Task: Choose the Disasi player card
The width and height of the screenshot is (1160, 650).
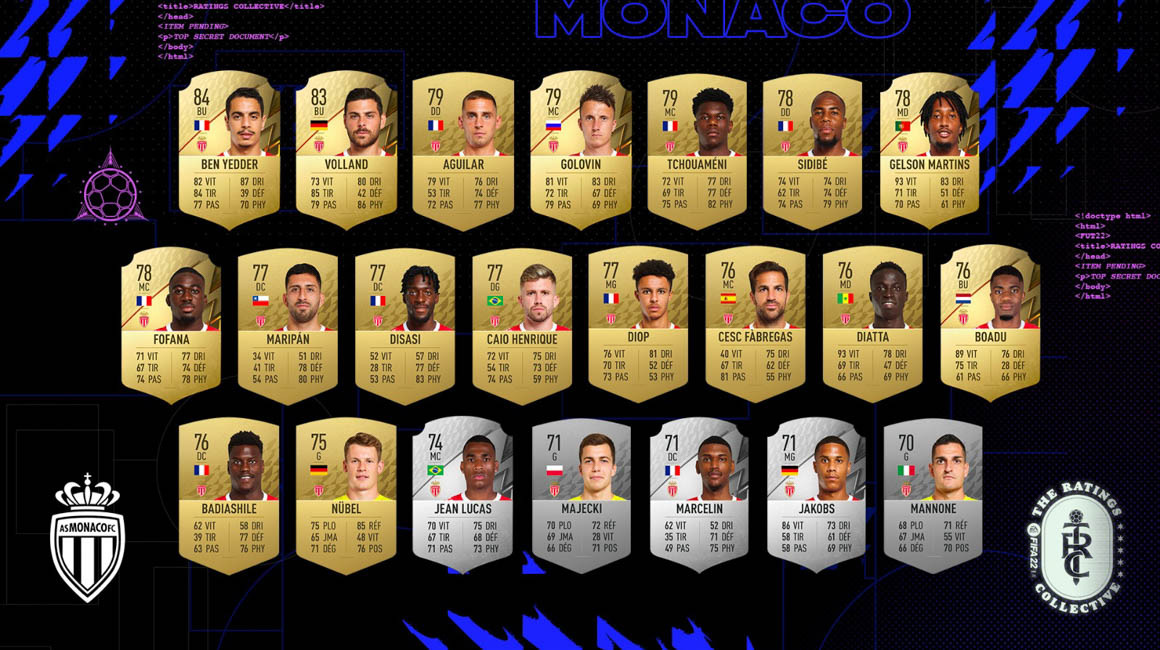Action: click(405, 320)
